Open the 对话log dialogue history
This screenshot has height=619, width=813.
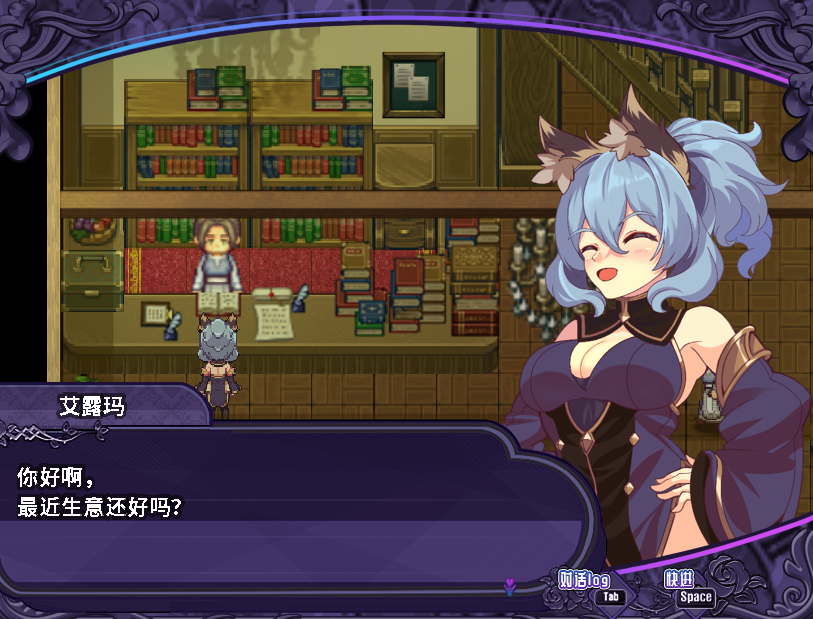(x=584, y=581)
